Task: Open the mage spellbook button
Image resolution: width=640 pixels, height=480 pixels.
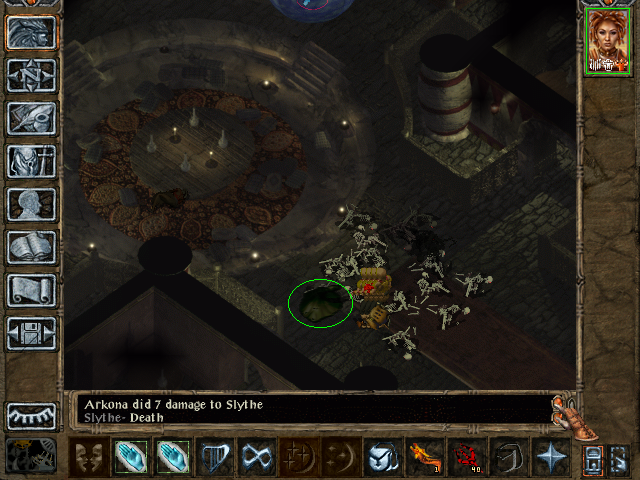Action: click(x=31, y=247)
